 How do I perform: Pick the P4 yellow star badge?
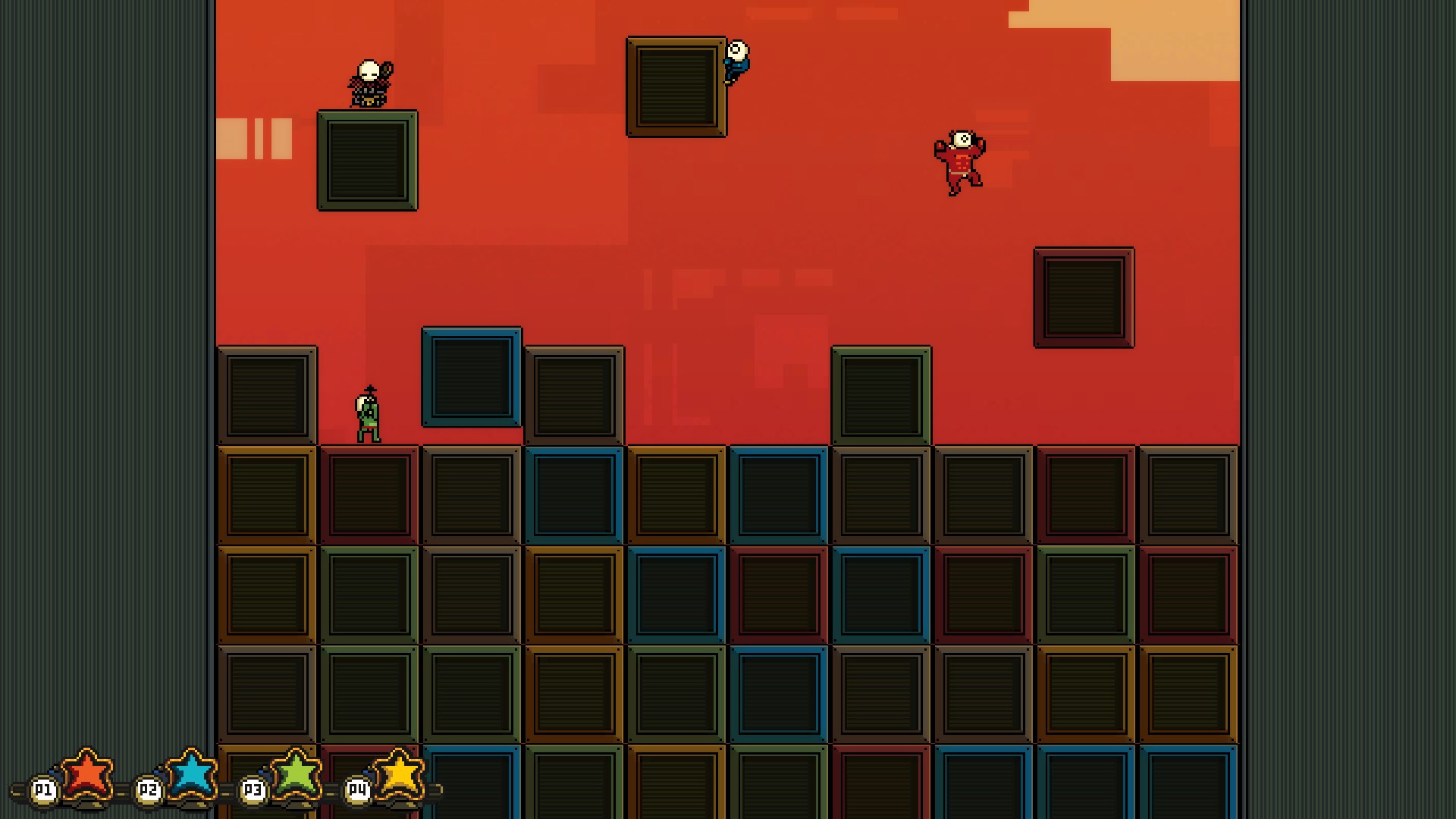pyautogui.click(x=400, y=775)
